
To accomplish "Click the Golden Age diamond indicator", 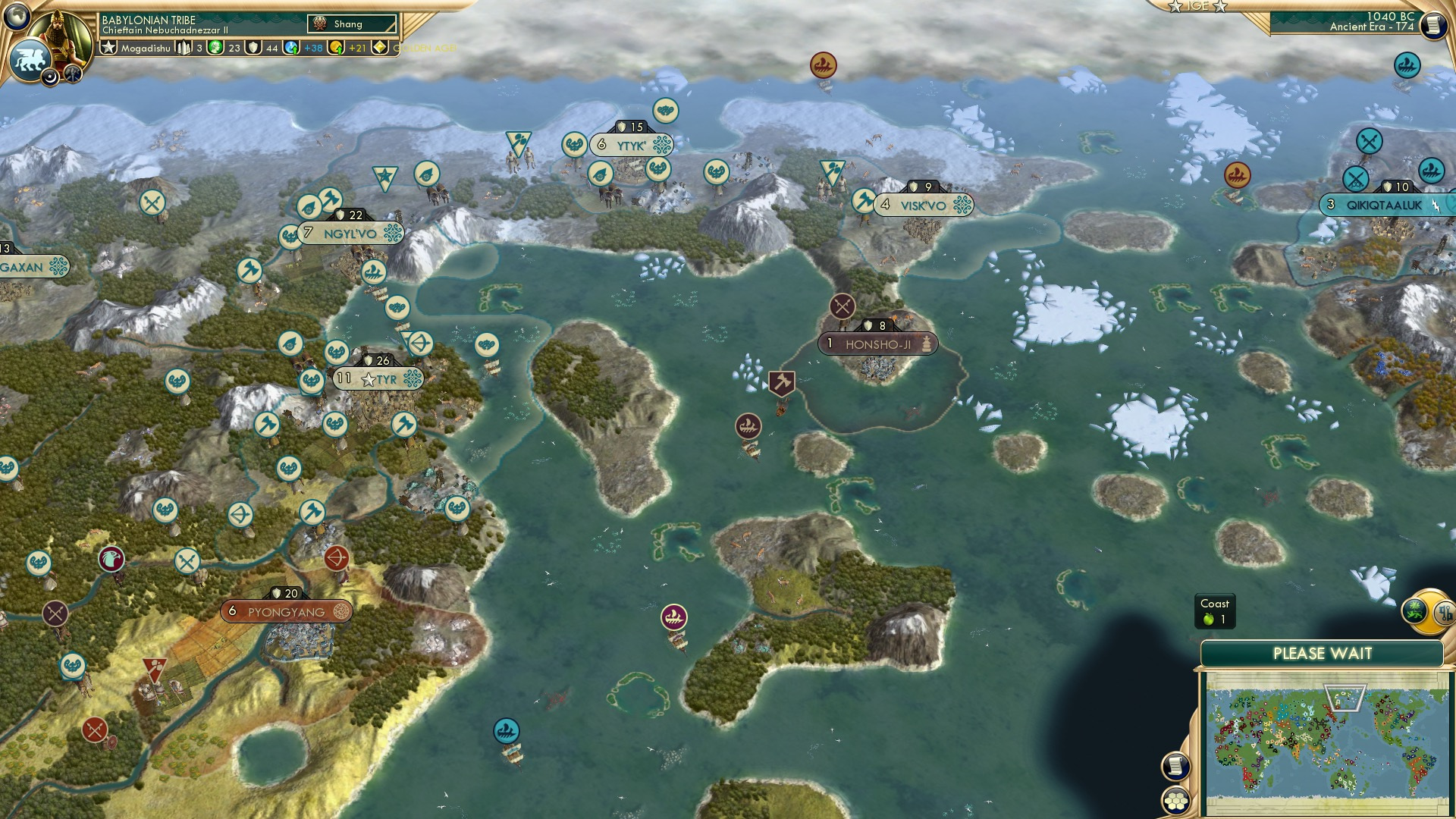I will point(379,47).
